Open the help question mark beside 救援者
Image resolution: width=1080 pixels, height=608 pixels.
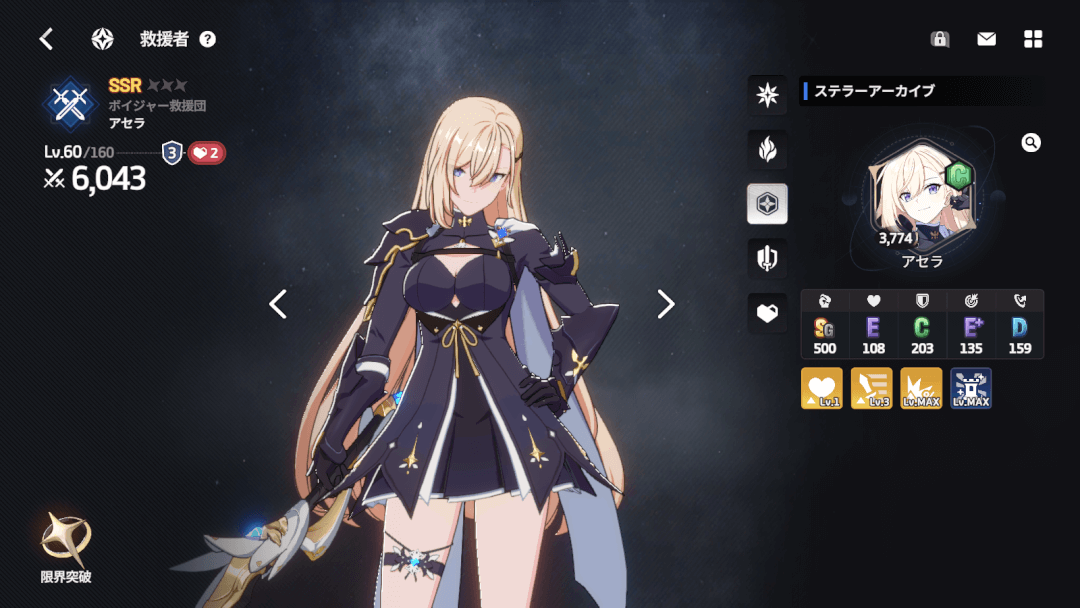tap(207, 39)
